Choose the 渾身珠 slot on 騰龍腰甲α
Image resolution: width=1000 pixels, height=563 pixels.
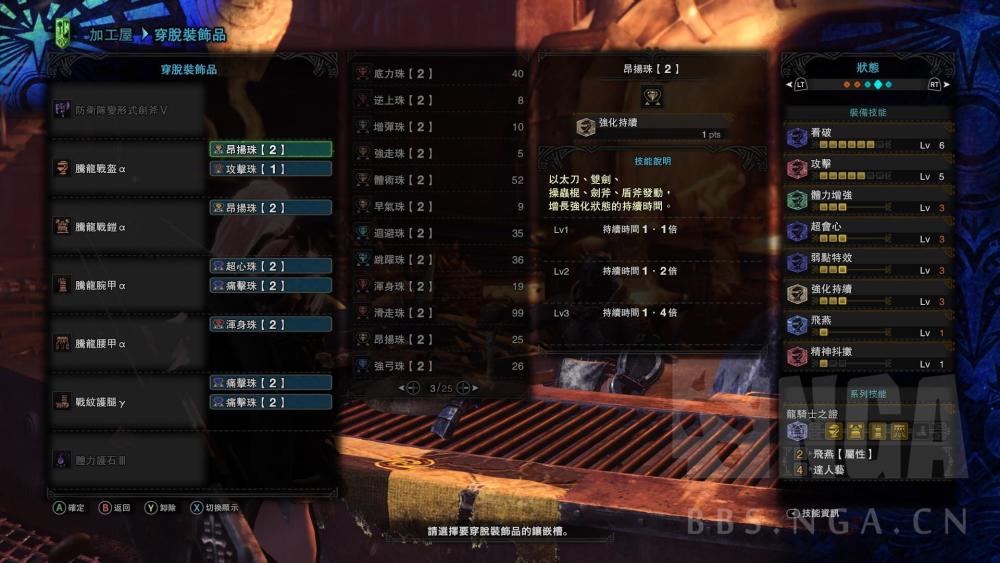tap(271, 324)
